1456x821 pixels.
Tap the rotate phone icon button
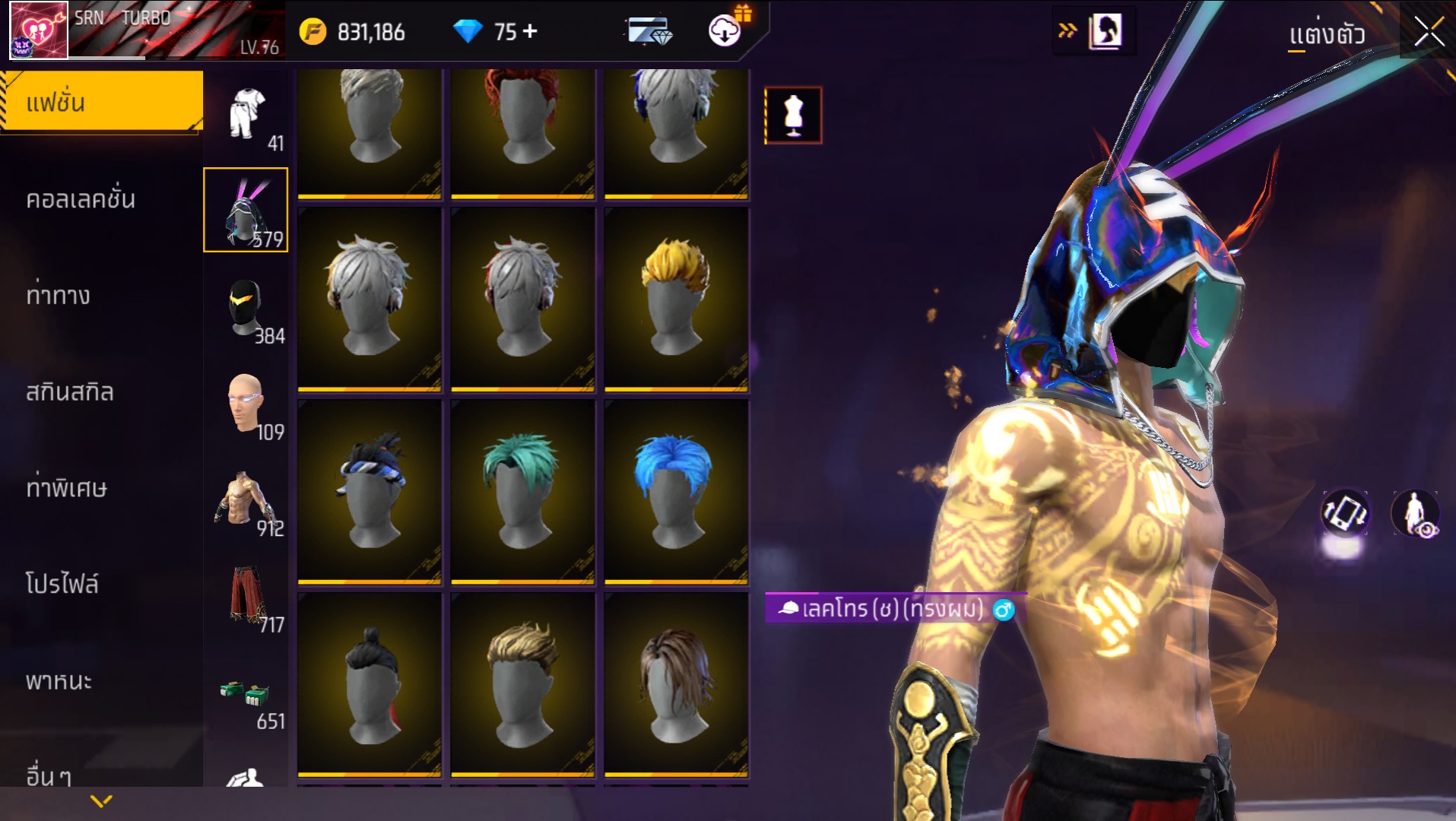pyautogui.click(x=1344, y=513)
